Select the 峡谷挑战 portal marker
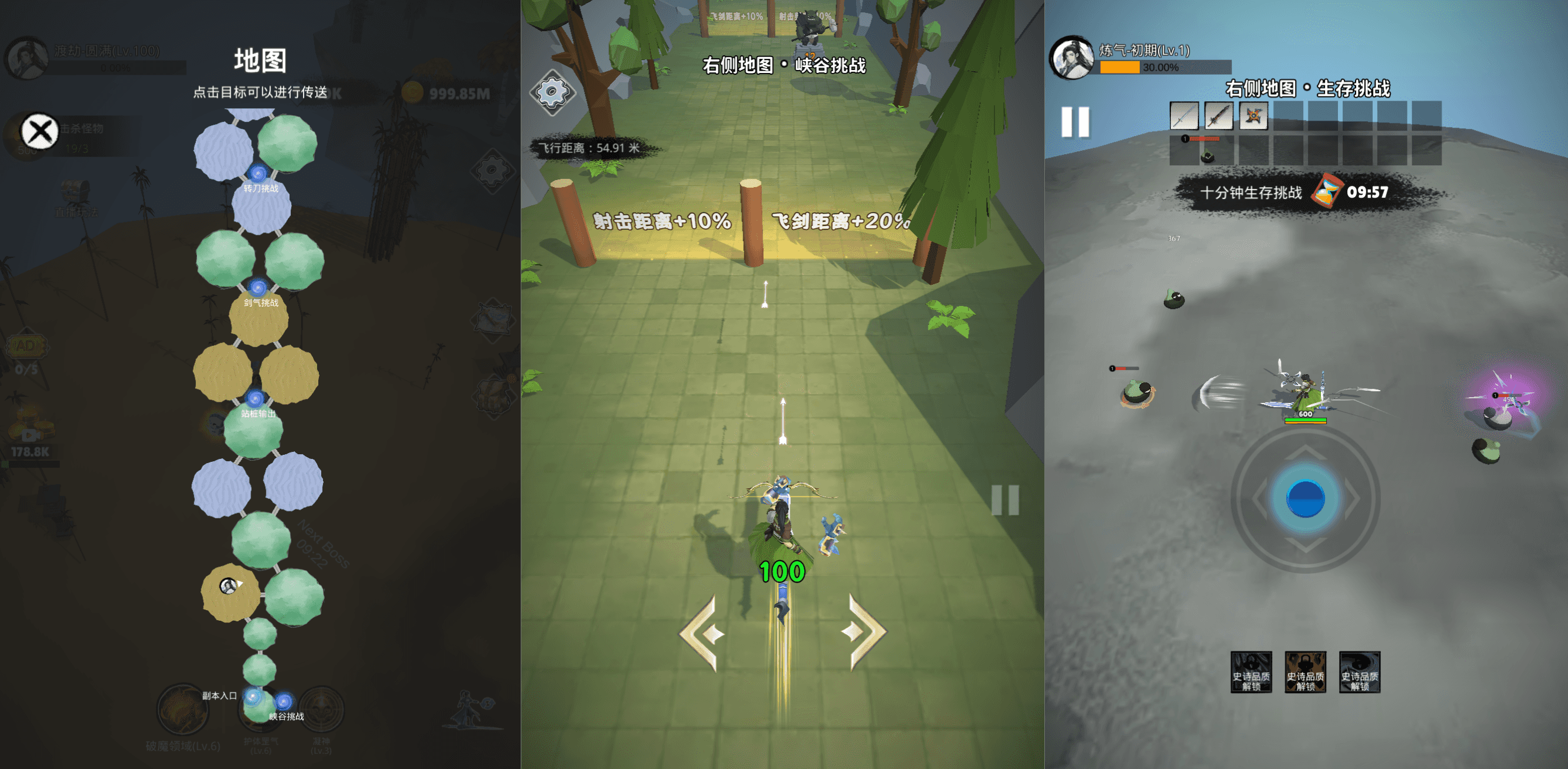This screenshot has width=1568, height=769. point(284,702)
